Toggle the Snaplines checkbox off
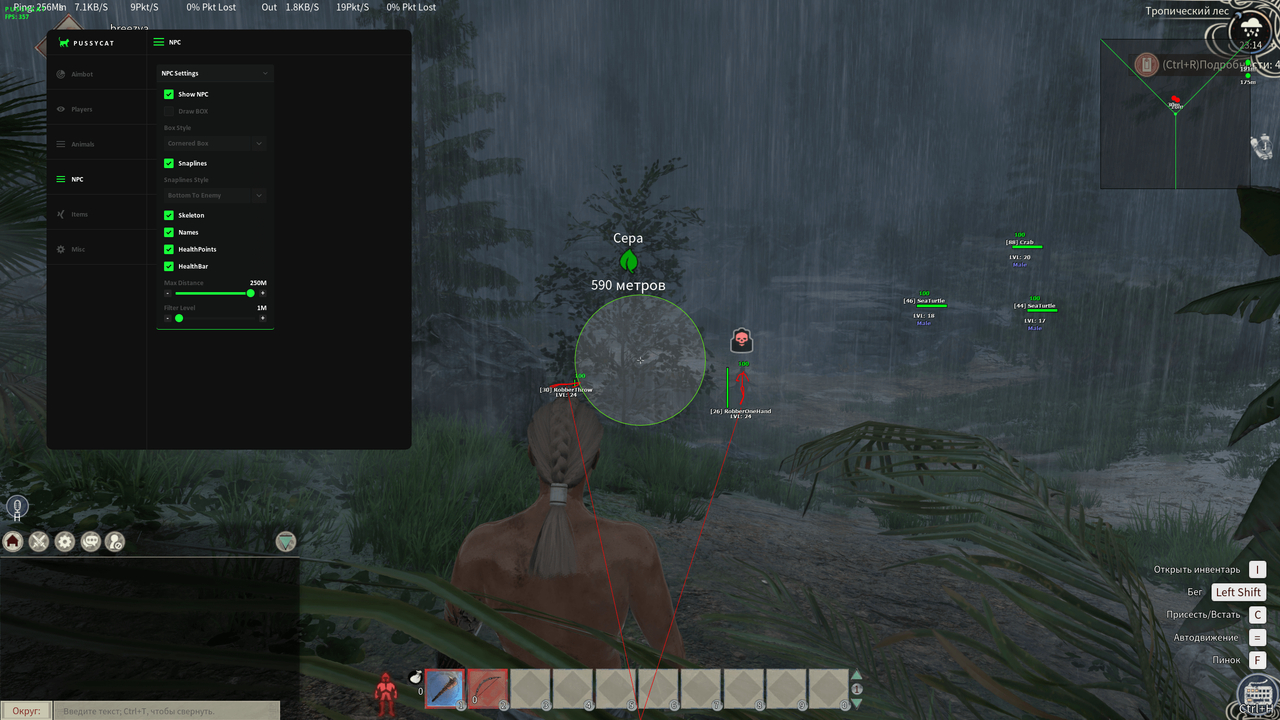Image resolution: width=1280 pixels, height=720 pixels. click(x=168, y=162)
